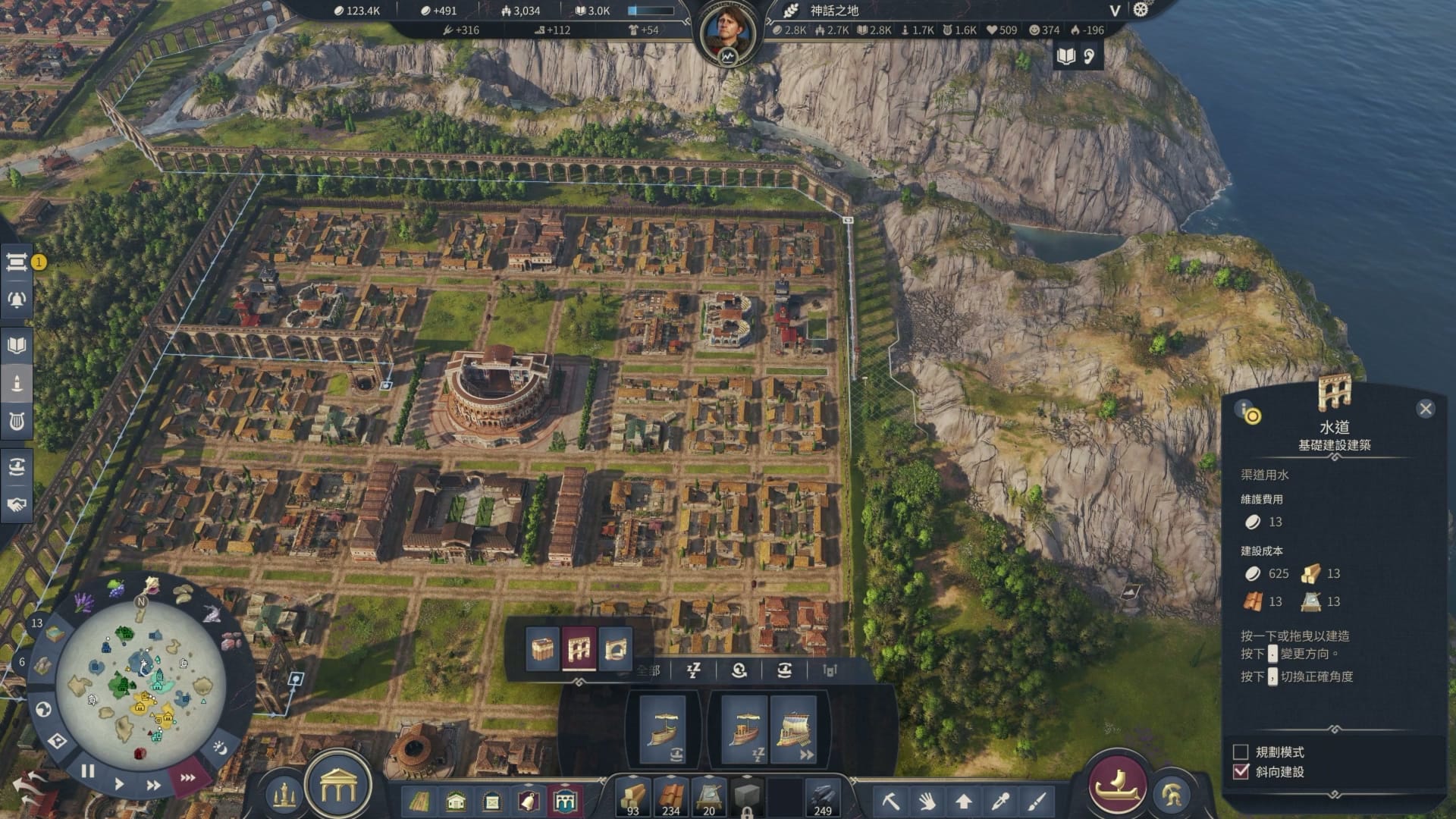Open the gear settings menu
Screen dimensions: 1456x819
(x=1141, y=10)
